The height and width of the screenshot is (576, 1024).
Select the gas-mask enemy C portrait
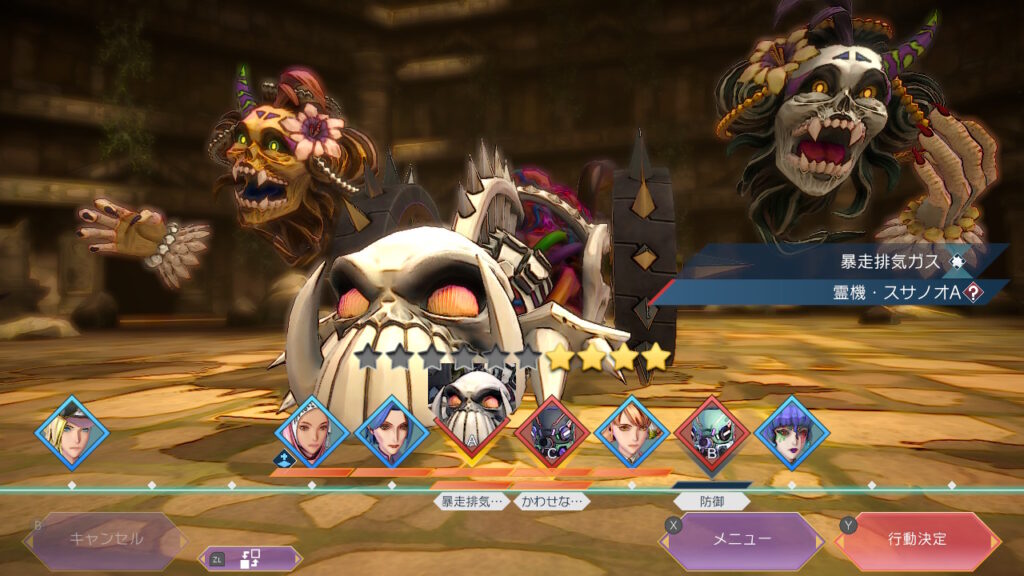(x=551, y=432)
